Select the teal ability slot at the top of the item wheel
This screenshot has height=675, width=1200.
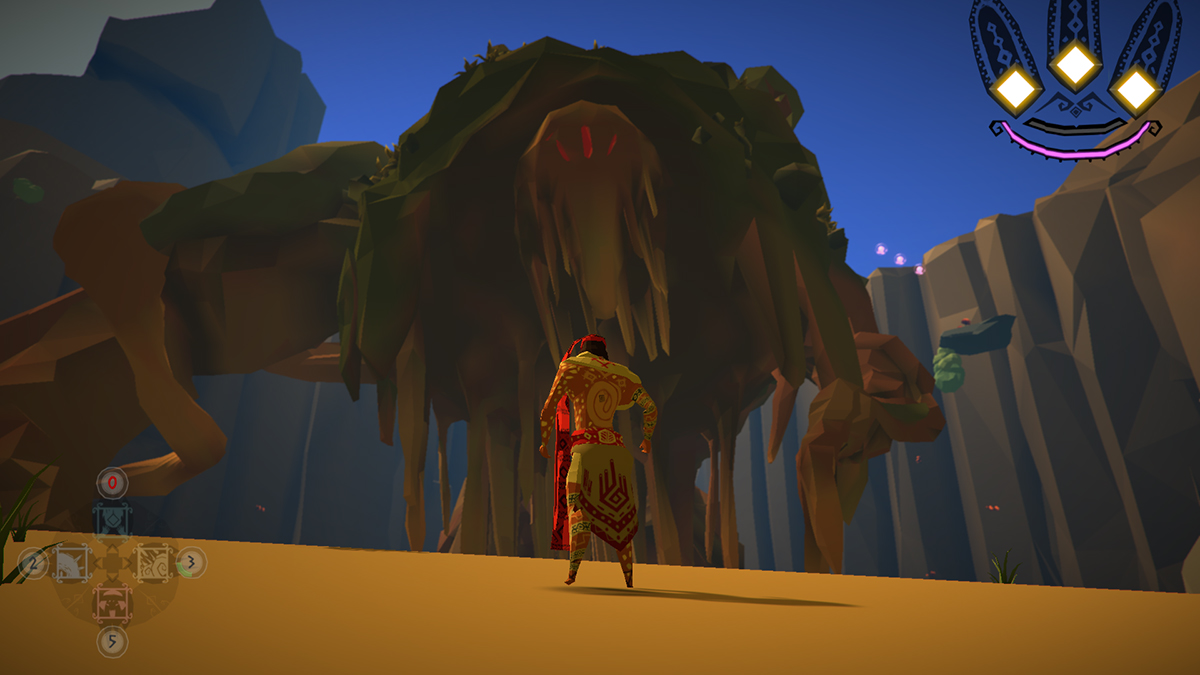click(113, 520)
